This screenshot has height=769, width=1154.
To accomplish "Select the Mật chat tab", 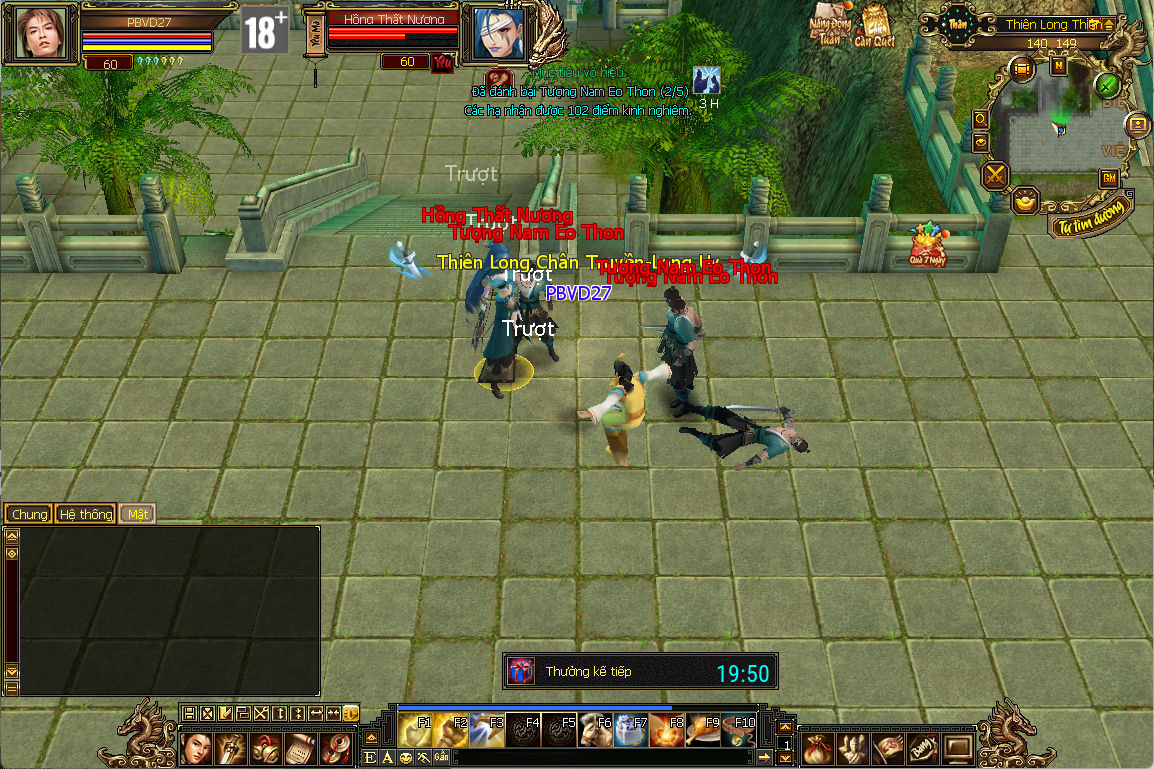I will [x=137, y=514].
